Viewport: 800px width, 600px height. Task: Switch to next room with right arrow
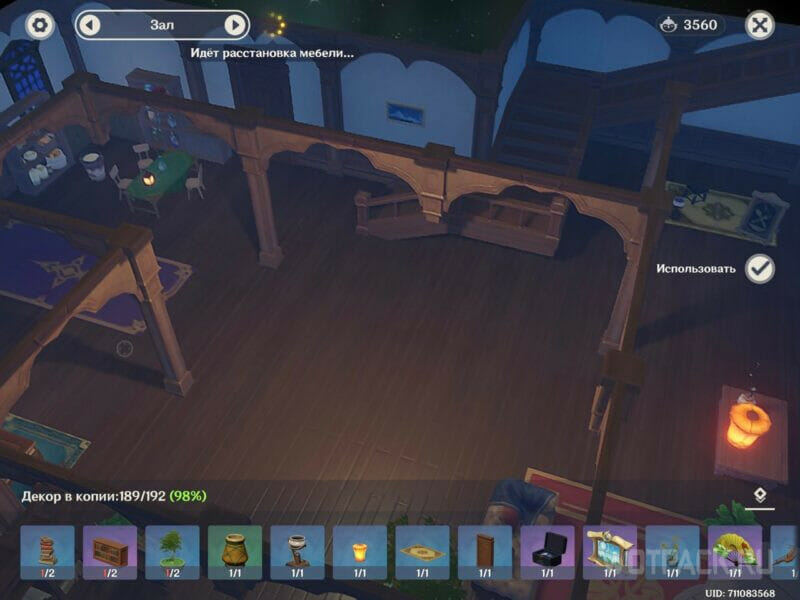(x=235, y=25)
